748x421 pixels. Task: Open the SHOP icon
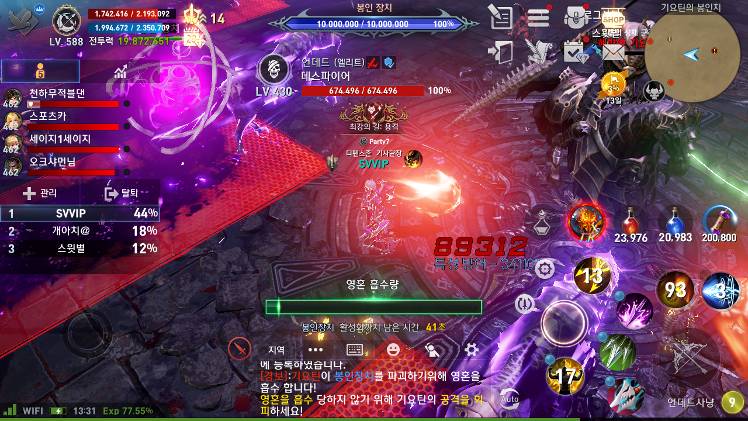[614, 20]
